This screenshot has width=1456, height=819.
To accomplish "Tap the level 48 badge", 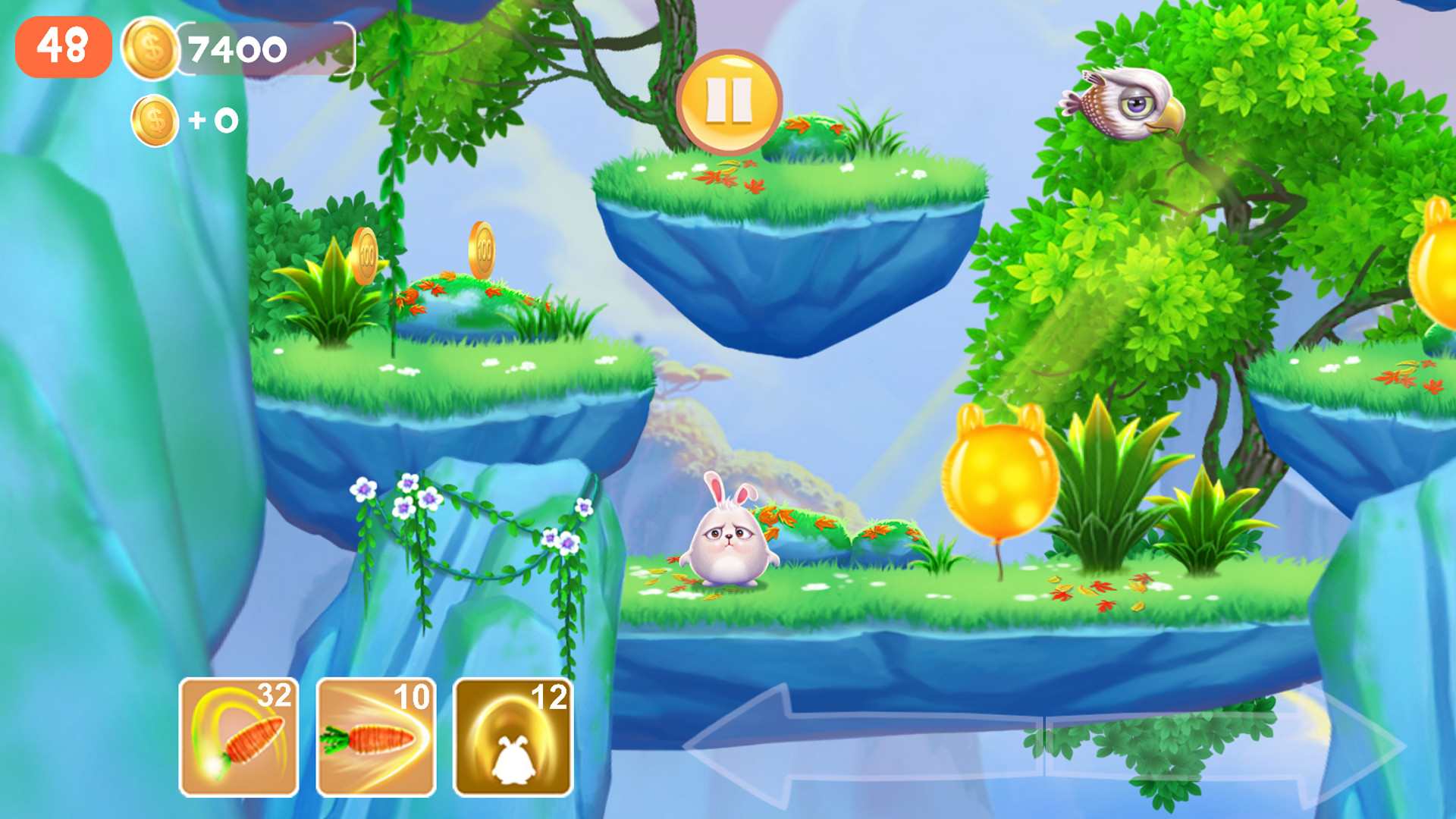I will click(63, 47).
